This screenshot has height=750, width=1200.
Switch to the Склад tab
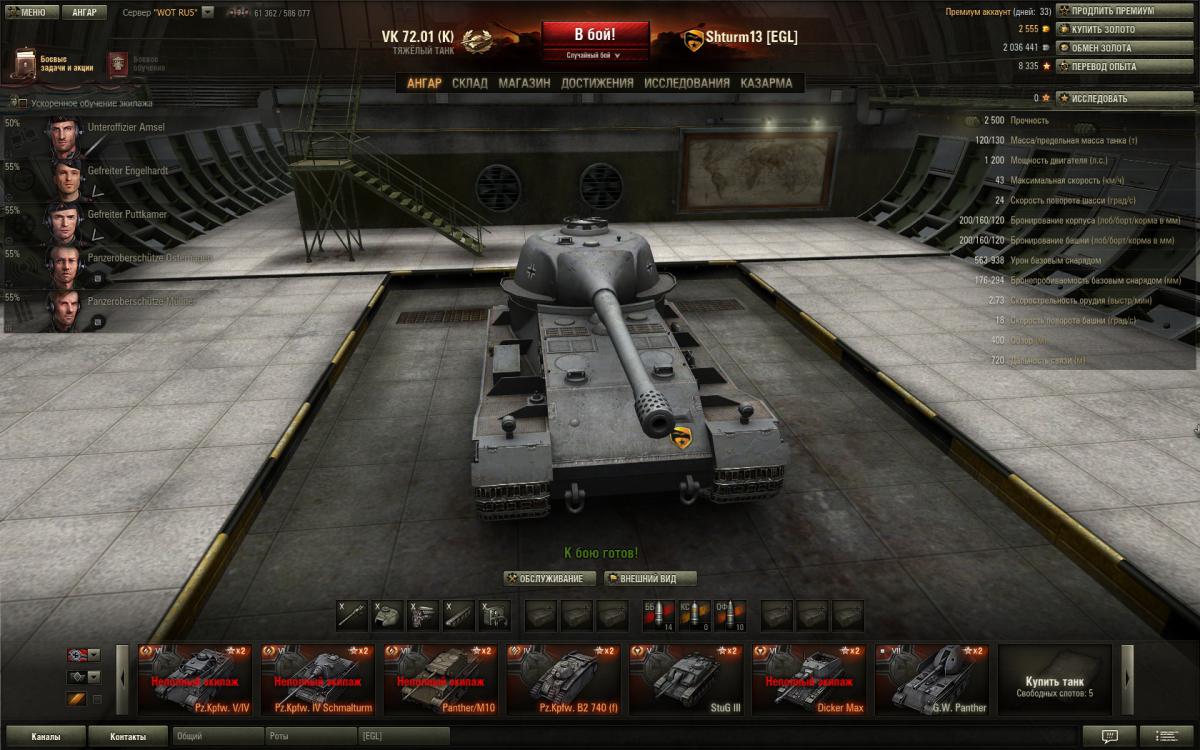[469, 83]
